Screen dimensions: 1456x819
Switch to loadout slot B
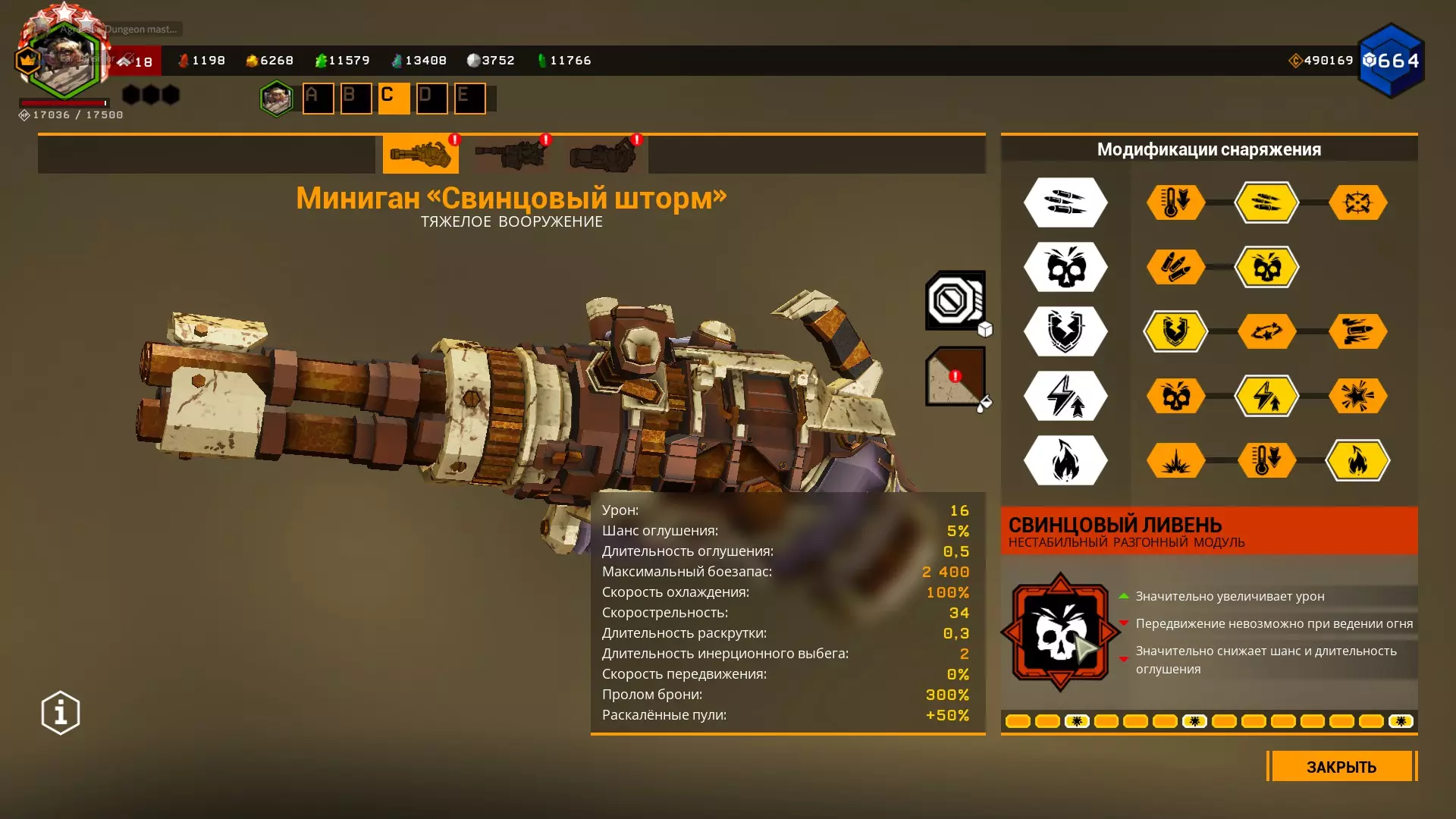[356, 99]
